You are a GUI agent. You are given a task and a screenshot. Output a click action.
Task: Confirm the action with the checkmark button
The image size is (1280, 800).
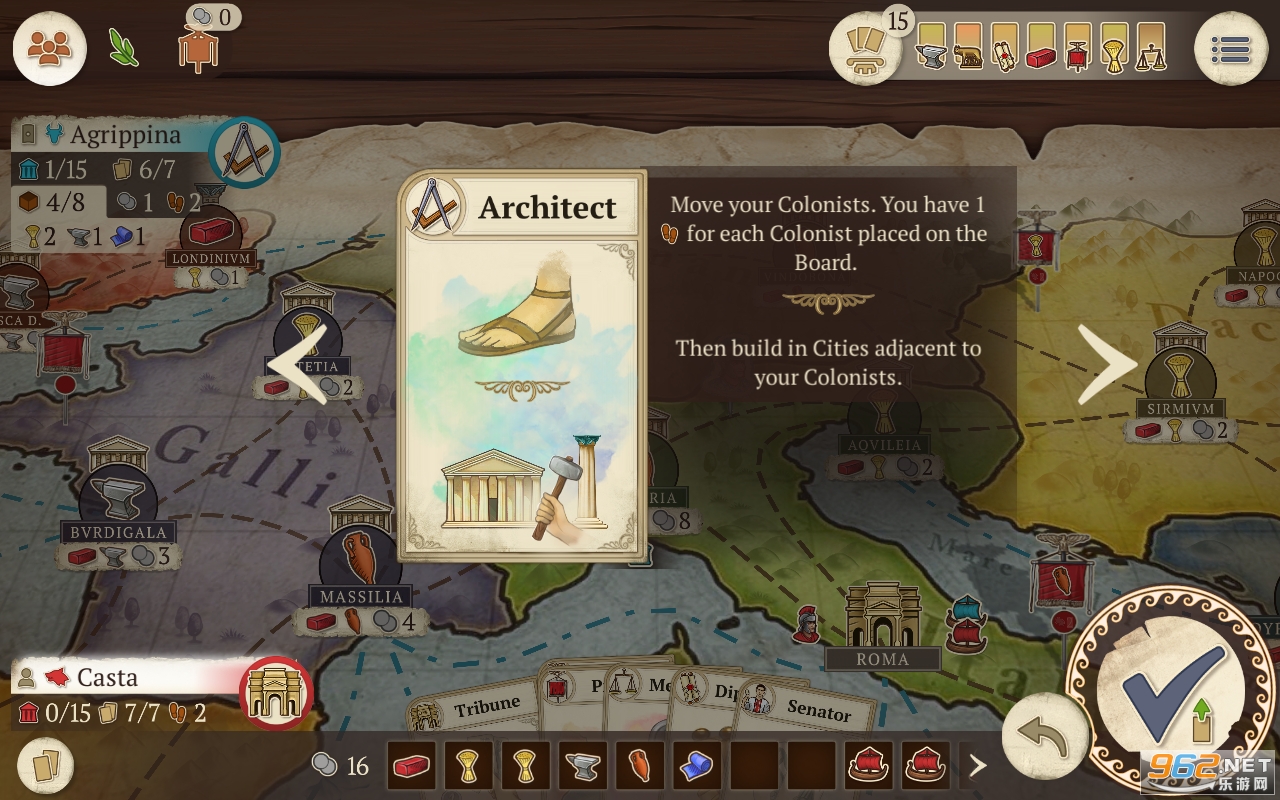click(x=1172, y=692)
